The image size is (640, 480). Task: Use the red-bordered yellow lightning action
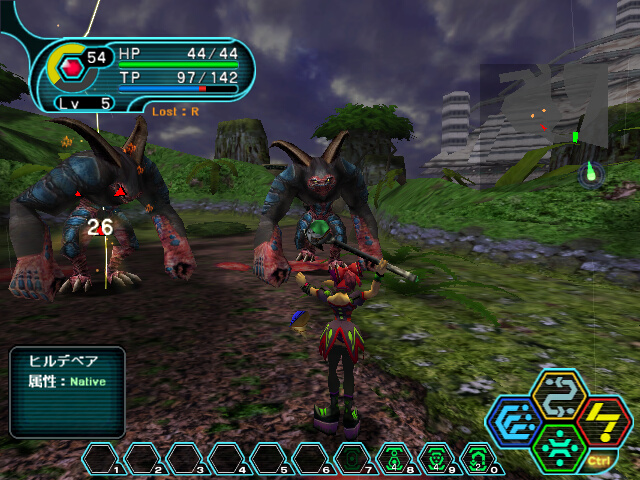602,421
